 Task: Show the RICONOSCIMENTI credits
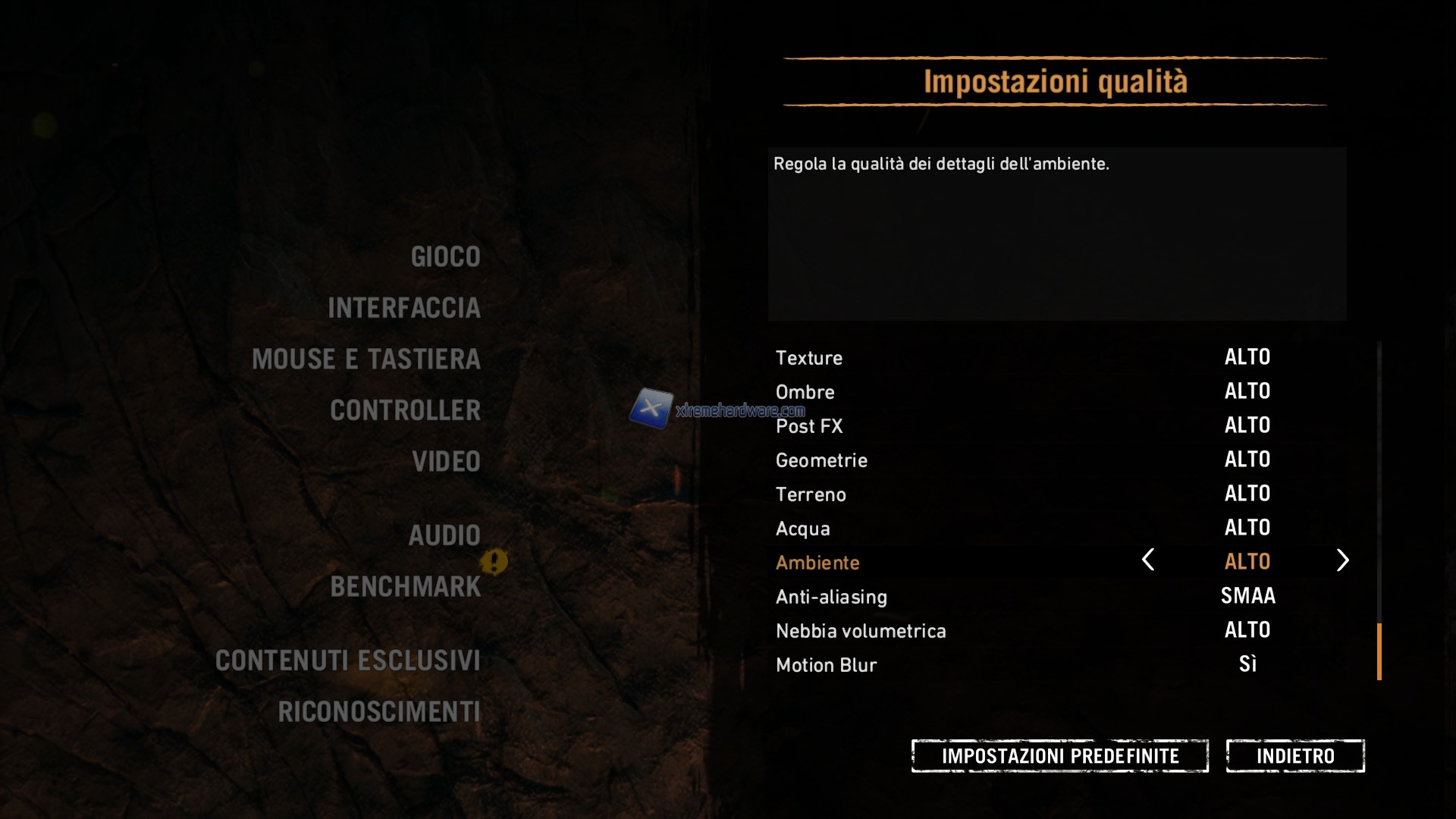tap(379, 712)
